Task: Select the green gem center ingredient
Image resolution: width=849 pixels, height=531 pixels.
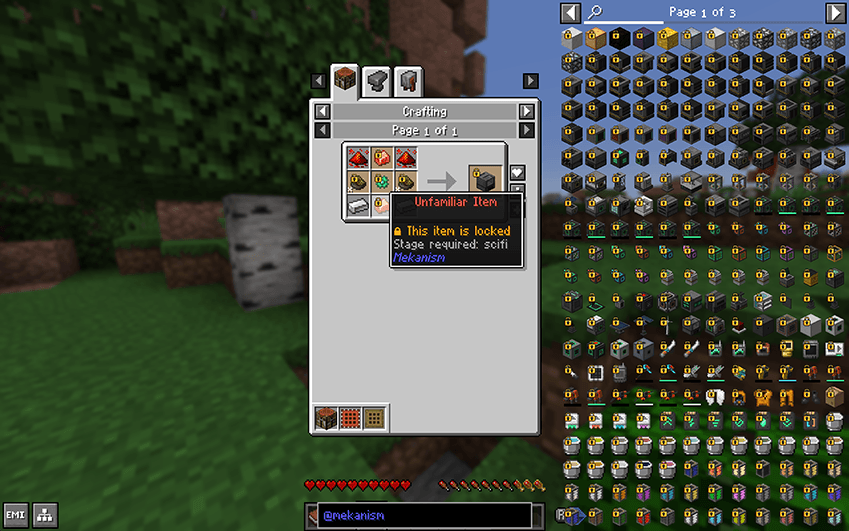Action: 382,181
